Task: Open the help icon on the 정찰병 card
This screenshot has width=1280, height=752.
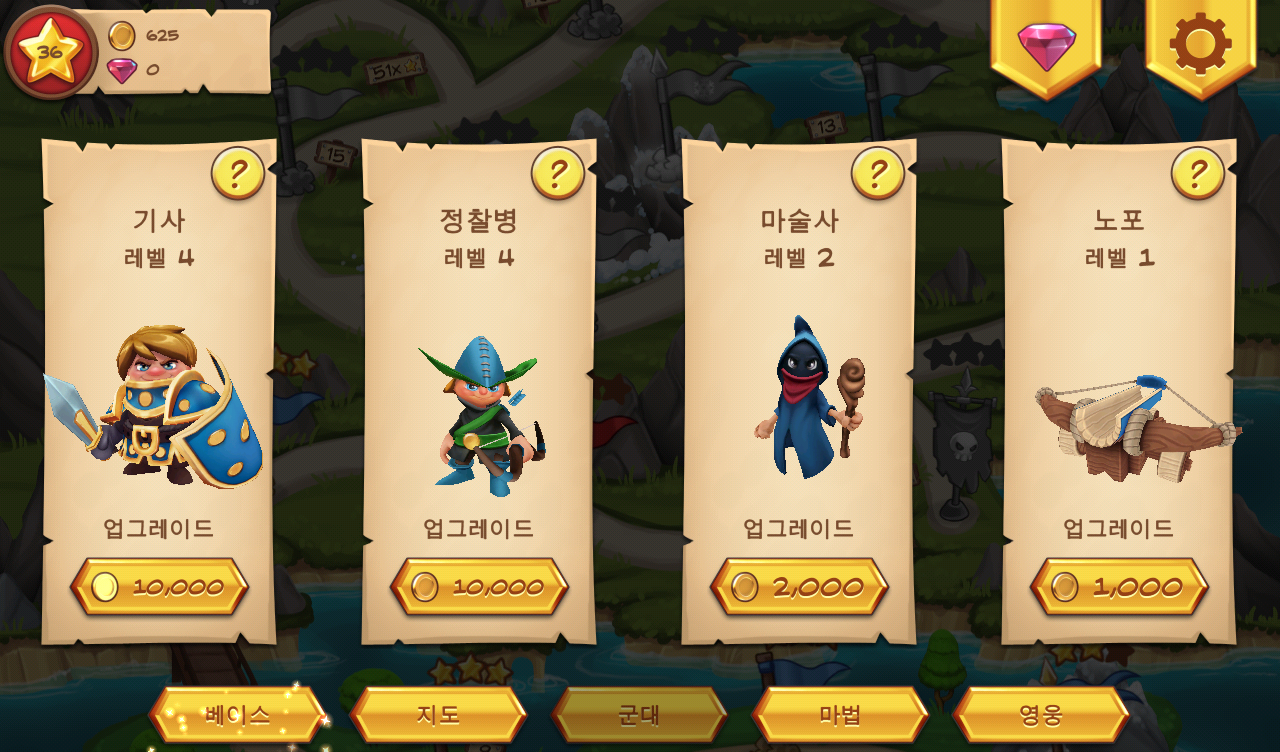Action: point(558,173)
